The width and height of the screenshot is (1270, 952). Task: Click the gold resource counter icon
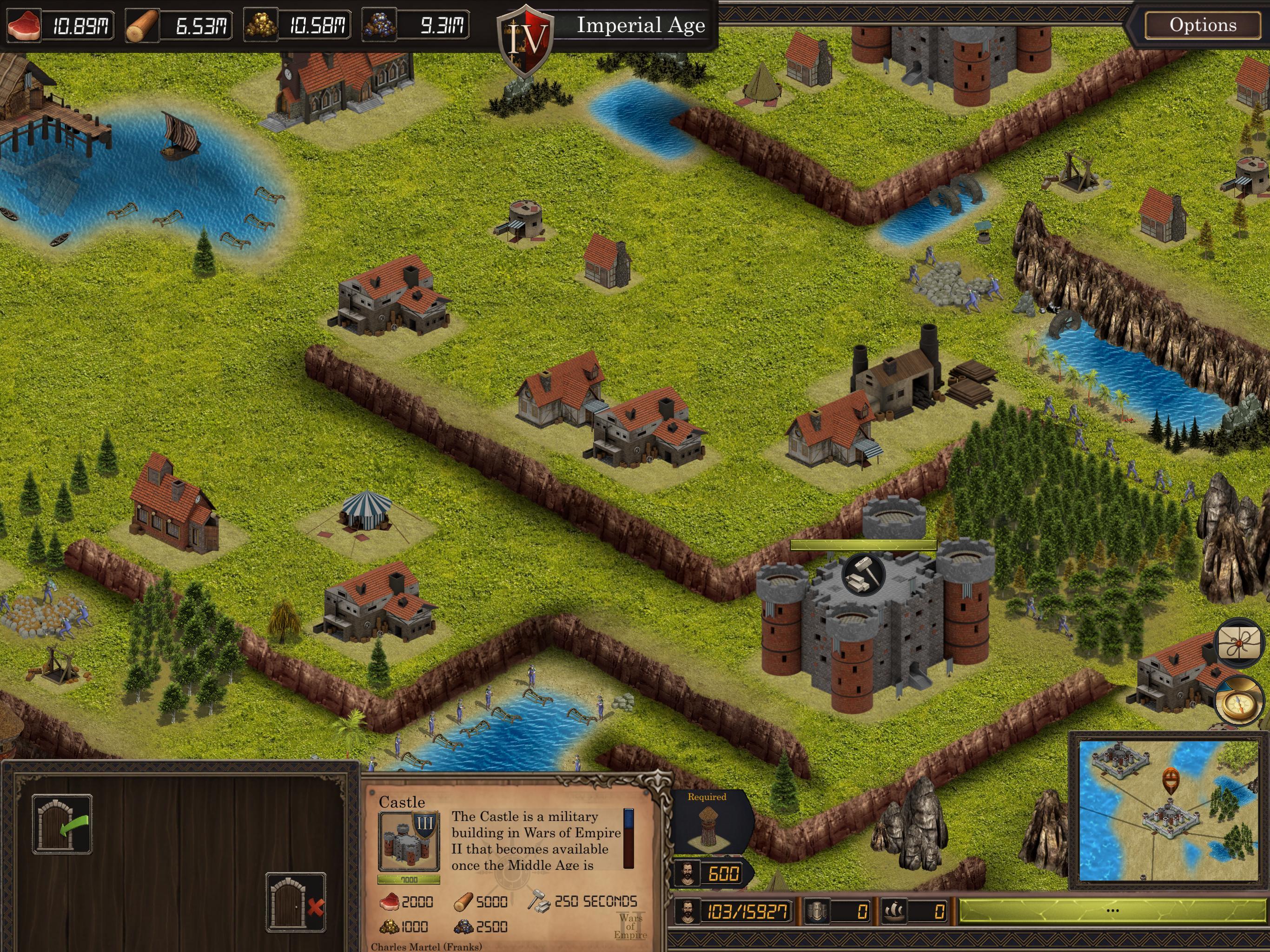(262, 25)
